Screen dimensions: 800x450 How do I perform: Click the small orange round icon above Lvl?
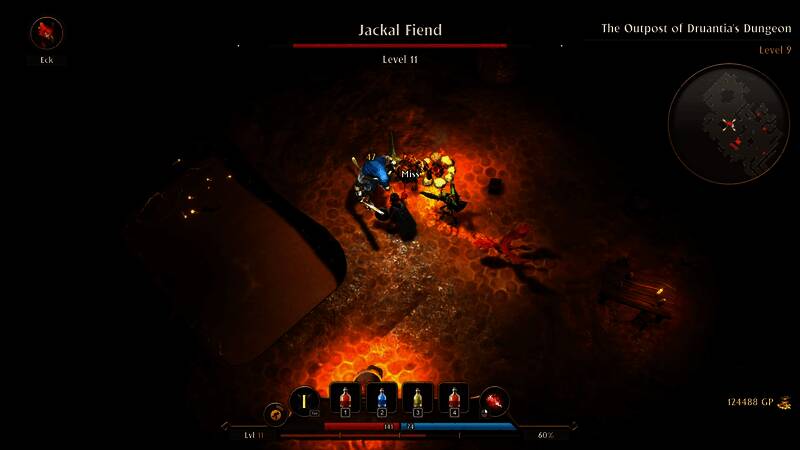(273, 412)
